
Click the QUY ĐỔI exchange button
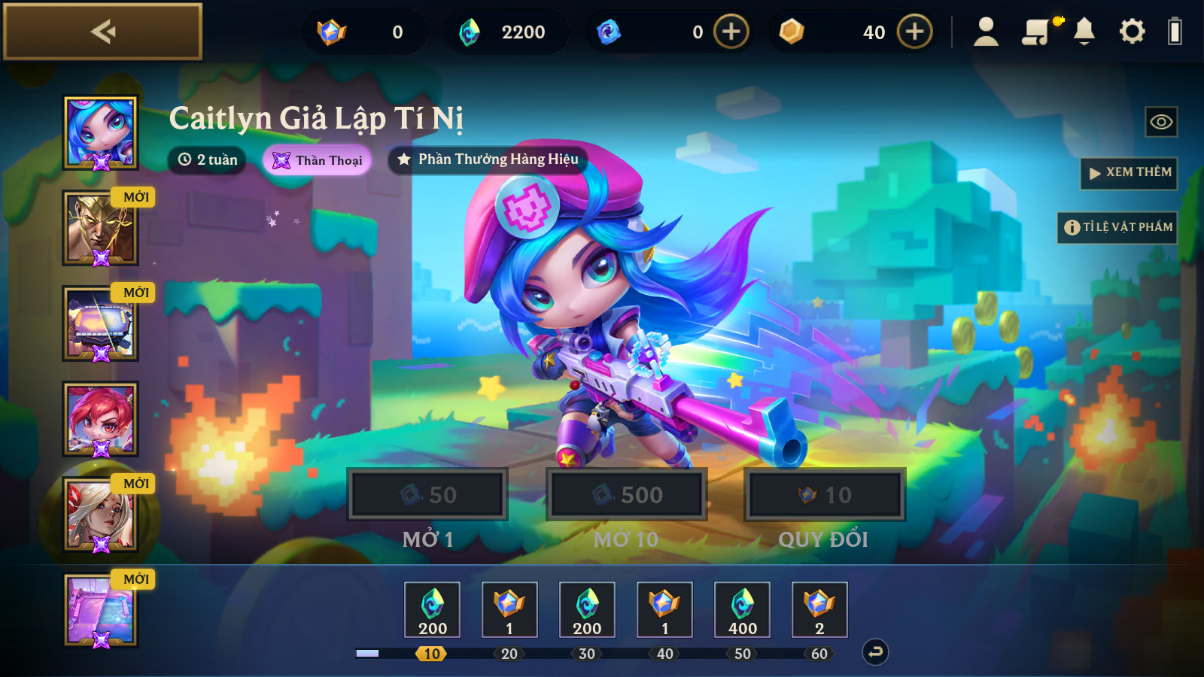point(825,495)
